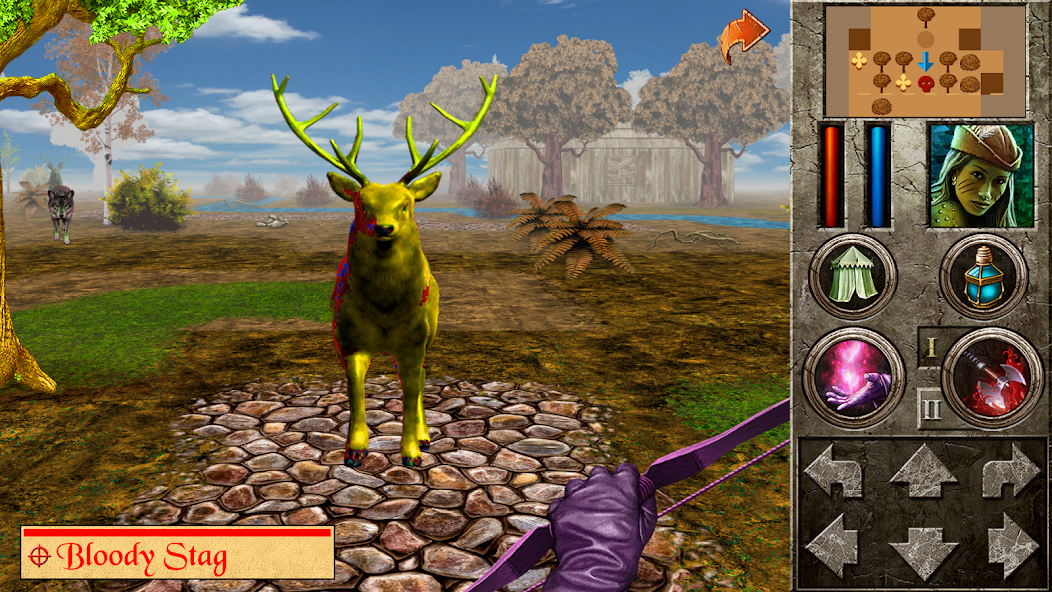Tap the turn-right arrow
The image size is (1052, 592).
point(1011,472)
